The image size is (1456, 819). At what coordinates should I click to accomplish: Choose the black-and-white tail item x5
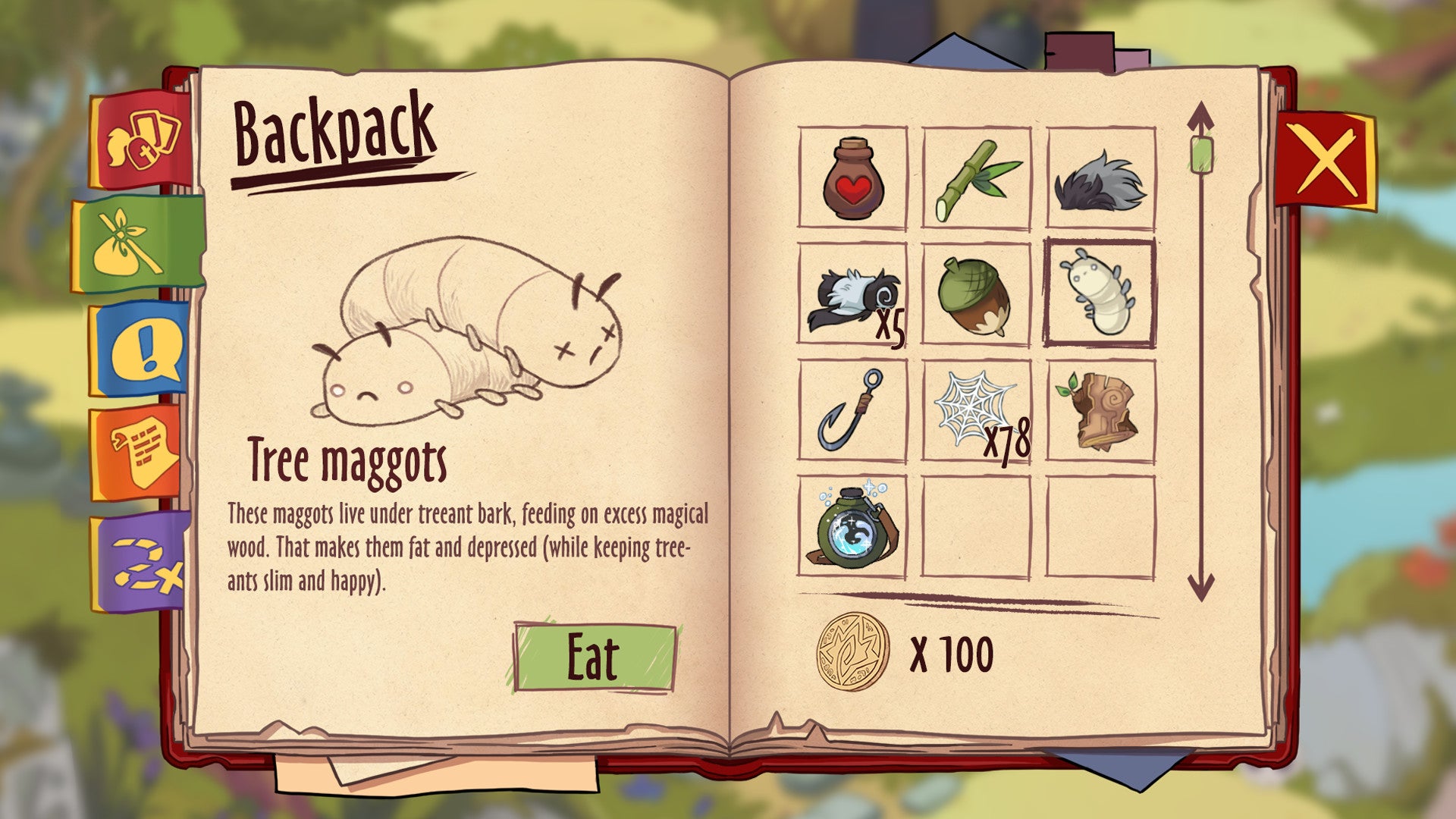[x=852, y=294]
